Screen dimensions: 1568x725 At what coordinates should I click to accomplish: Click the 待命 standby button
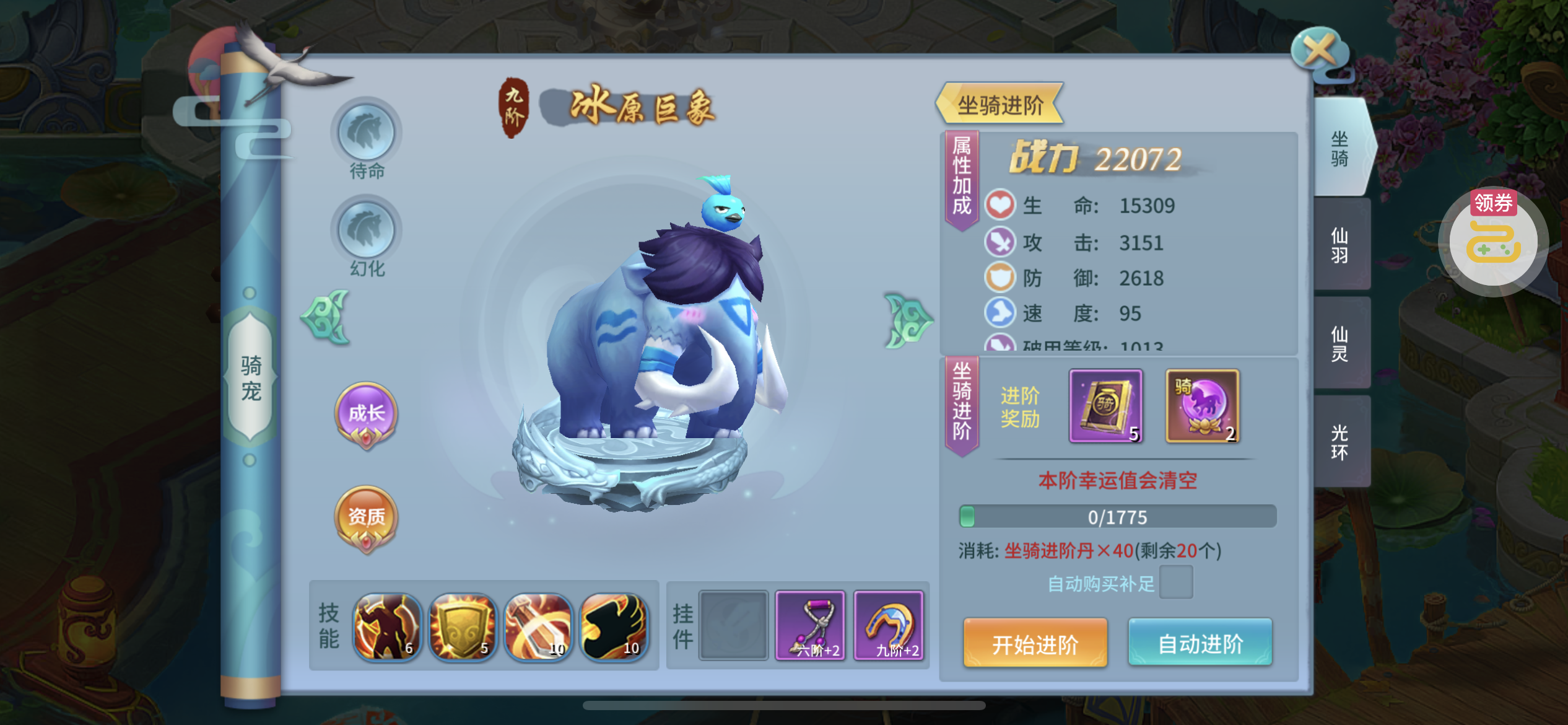367,133
